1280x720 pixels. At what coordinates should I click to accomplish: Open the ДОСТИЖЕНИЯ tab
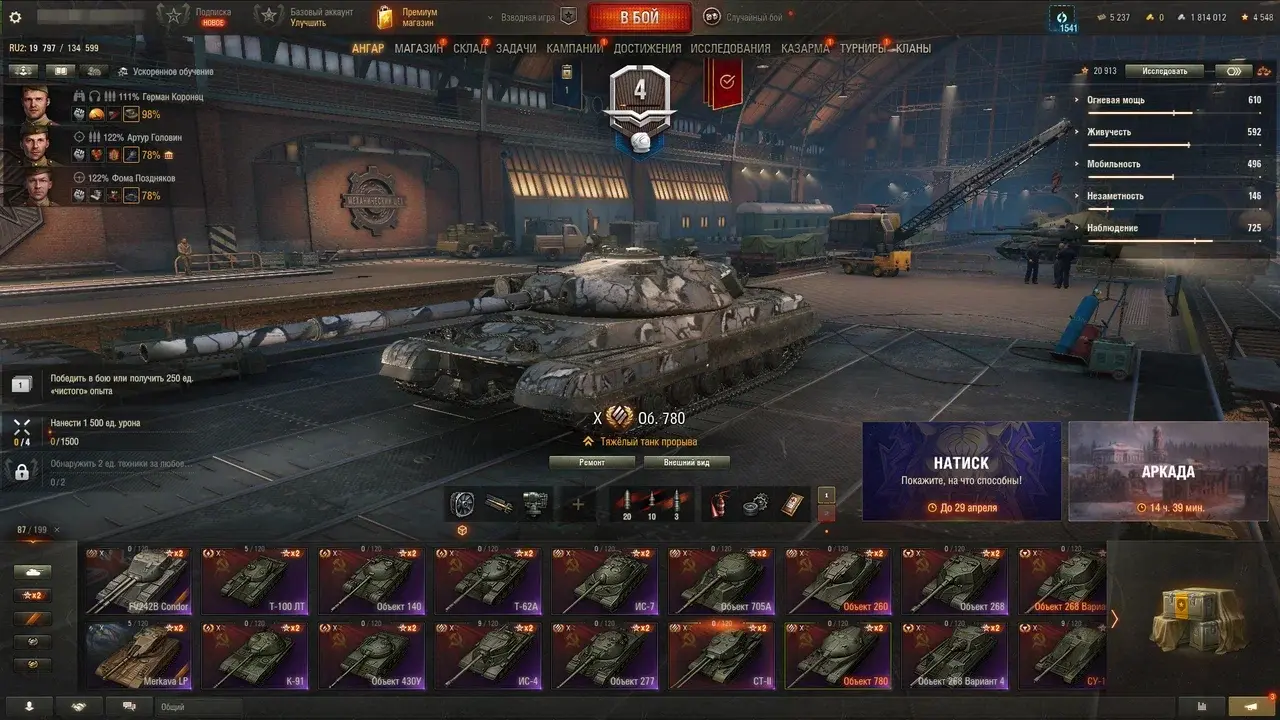tap(647, 48)
